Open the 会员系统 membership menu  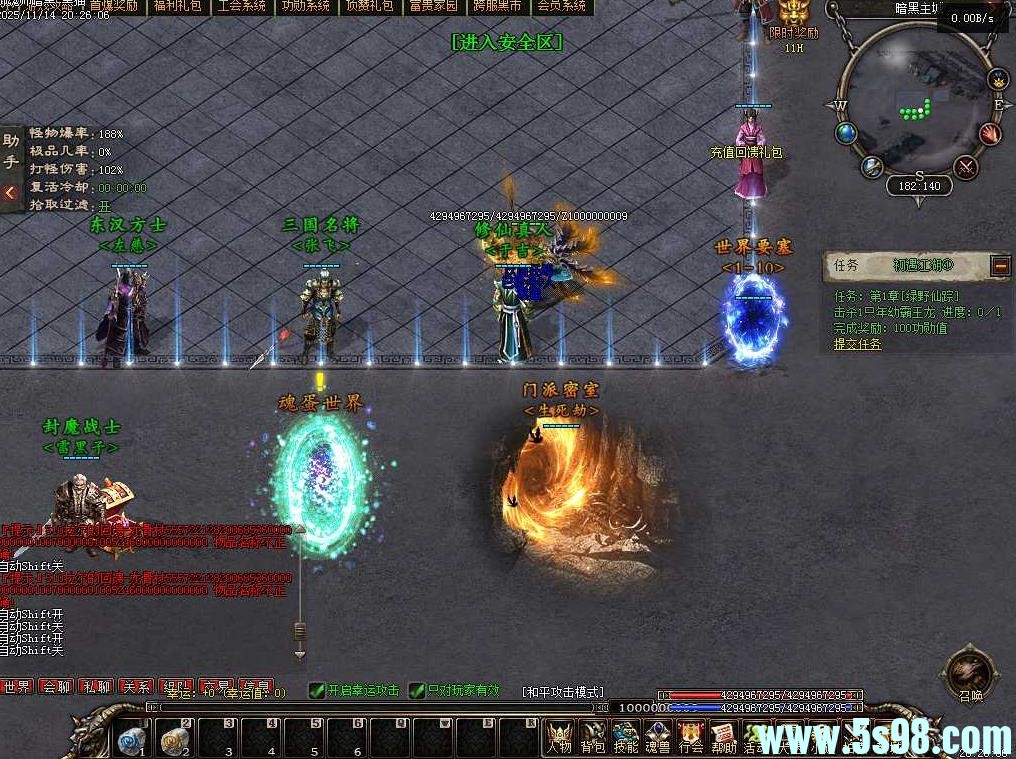pos(561,6)
